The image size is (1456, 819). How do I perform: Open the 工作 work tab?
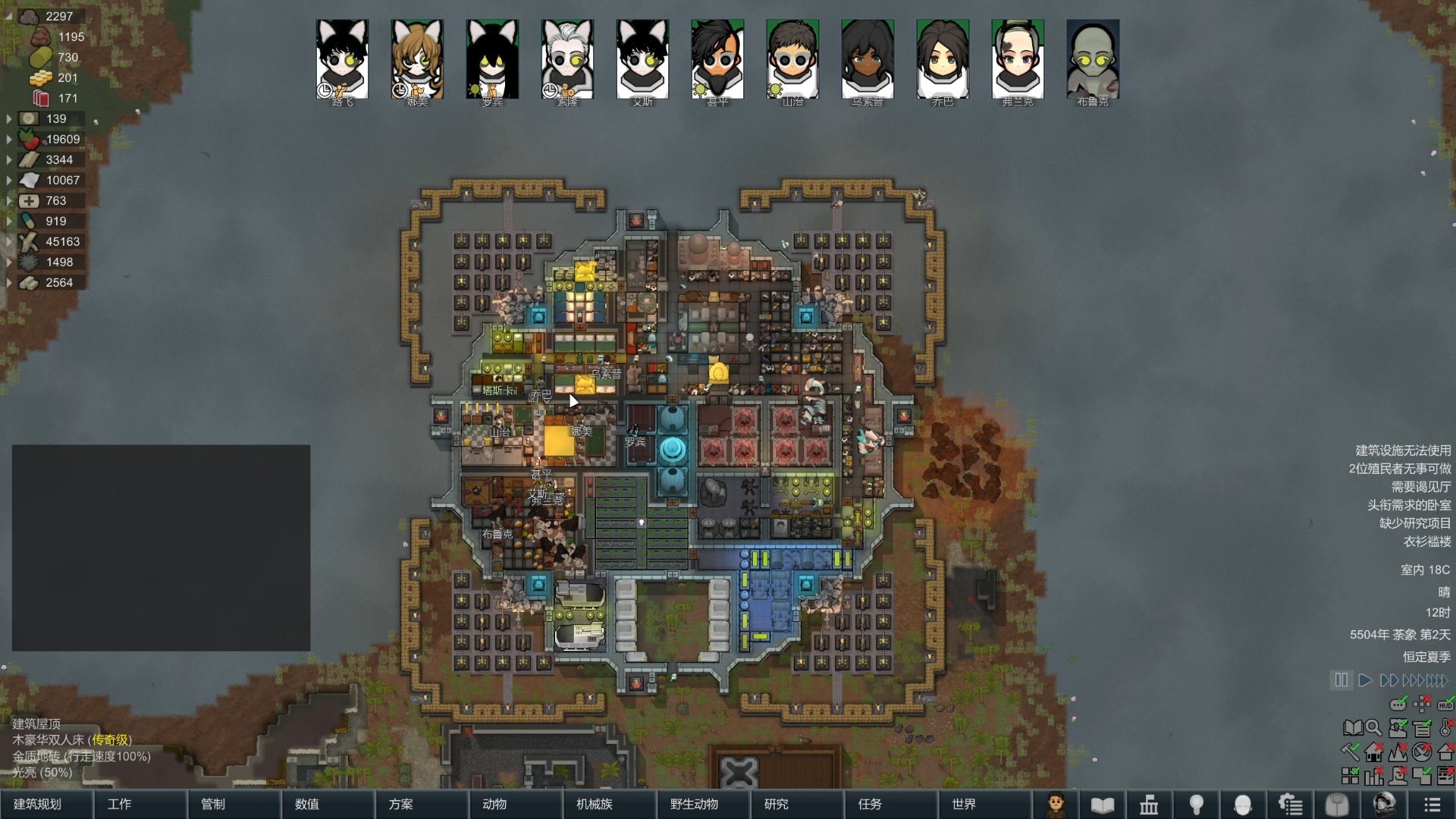point(119,804)
